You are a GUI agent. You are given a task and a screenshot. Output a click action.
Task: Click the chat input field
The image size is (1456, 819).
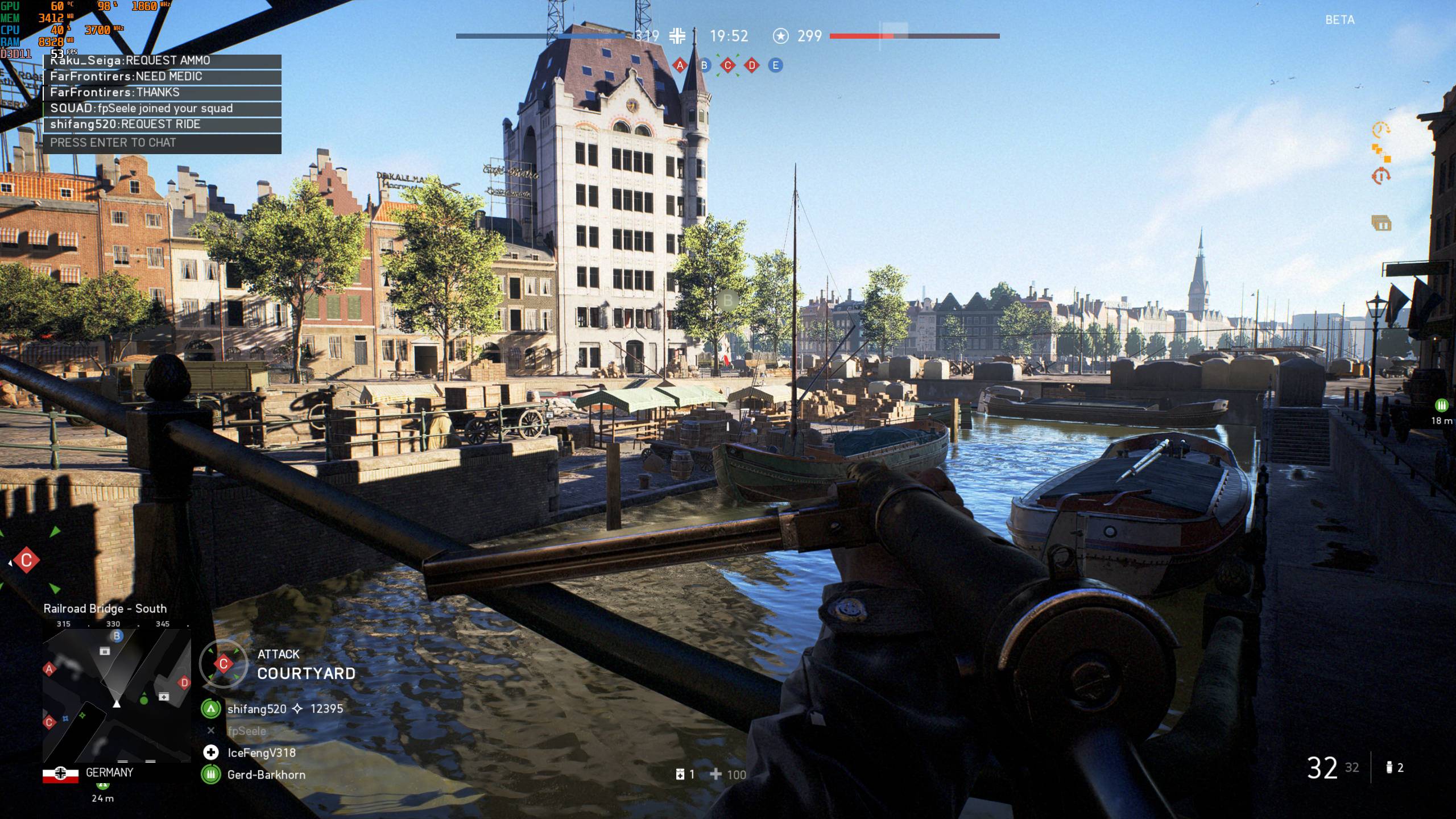coord(162,143)
